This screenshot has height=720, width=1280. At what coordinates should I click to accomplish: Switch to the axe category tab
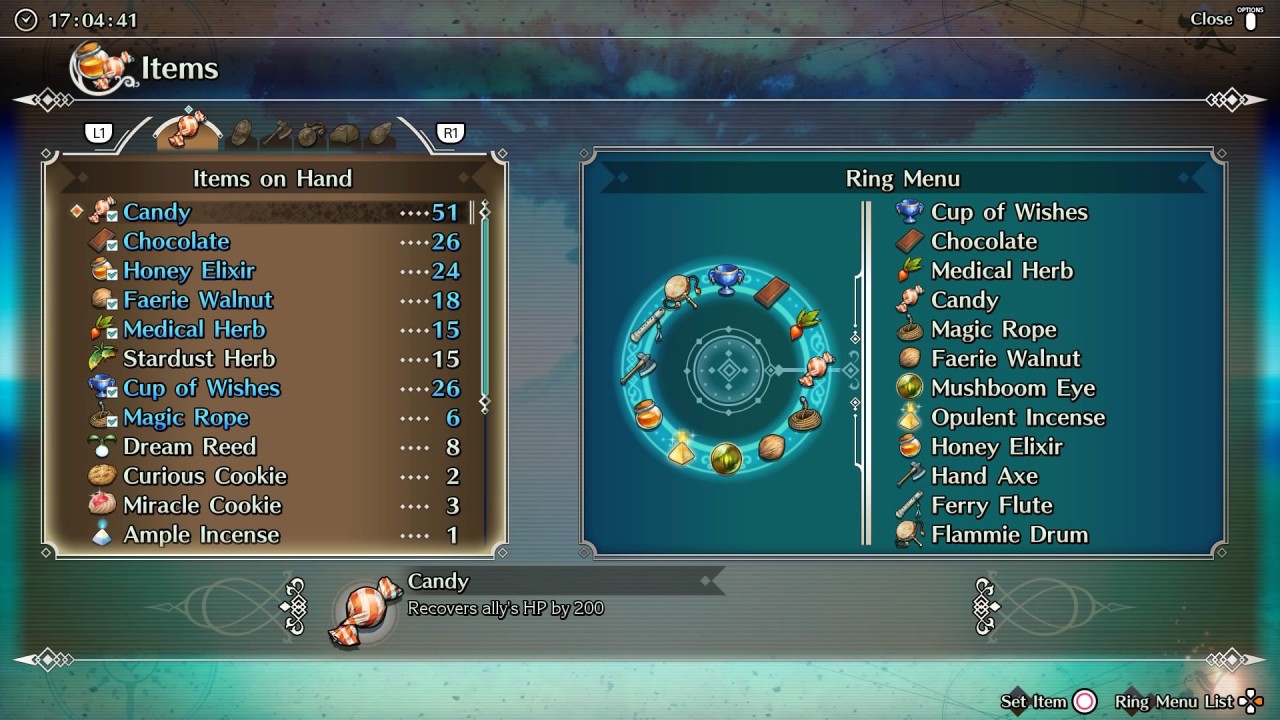click(x=276, y=133)
